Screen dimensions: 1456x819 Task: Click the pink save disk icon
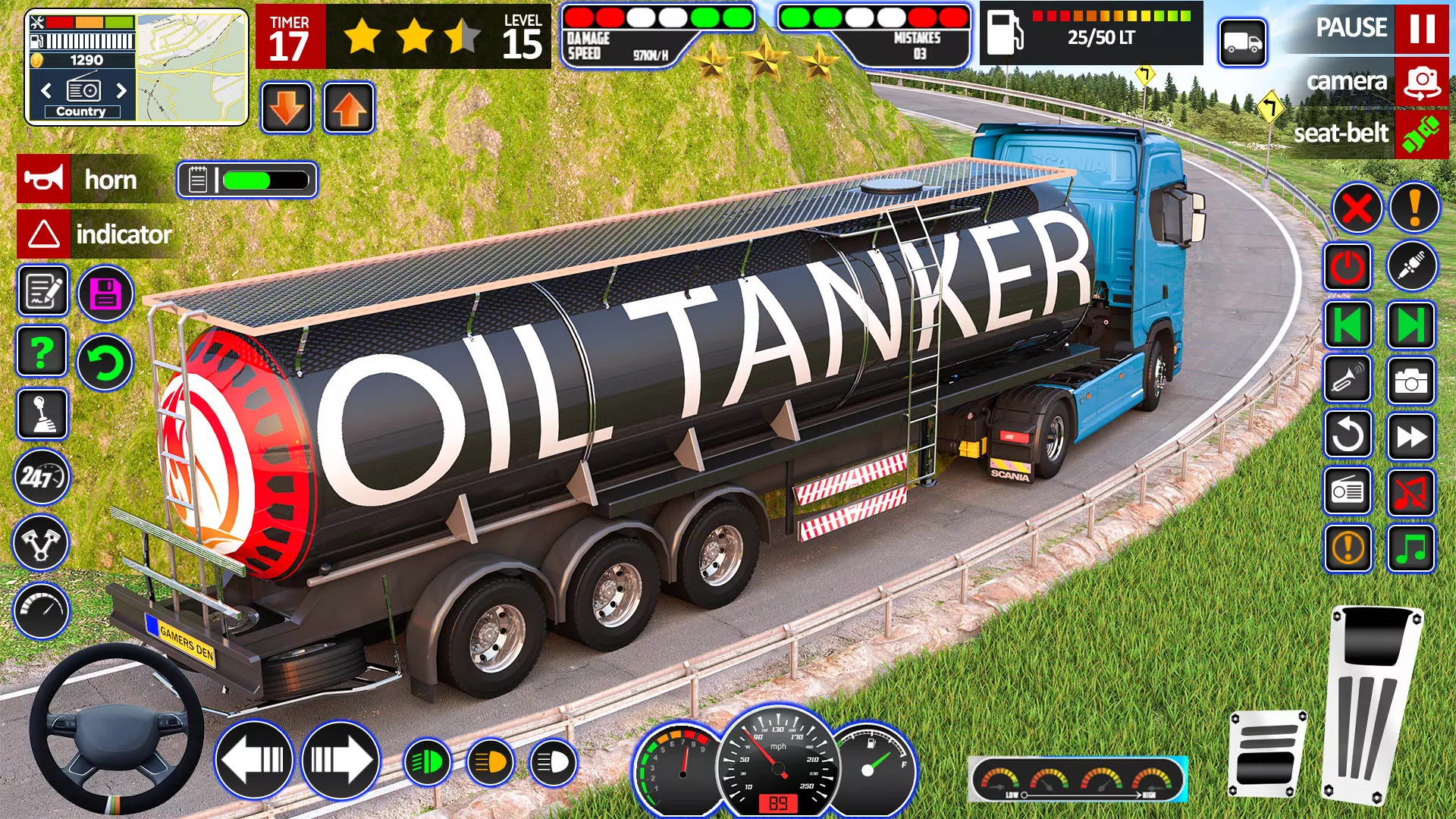pyautogui.click(x=105, y=293)
